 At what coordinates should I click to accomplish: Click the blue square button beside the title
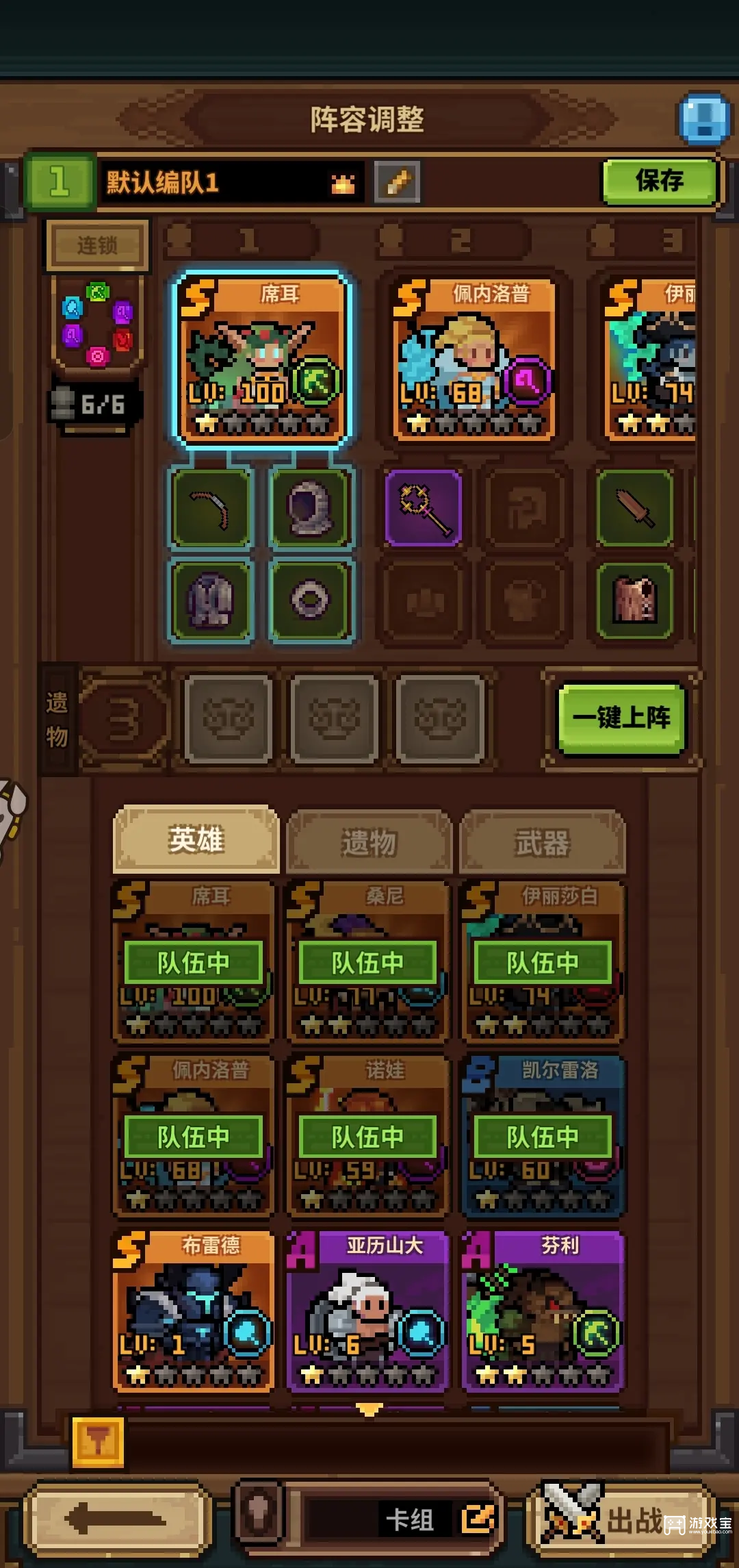(704, 118)
